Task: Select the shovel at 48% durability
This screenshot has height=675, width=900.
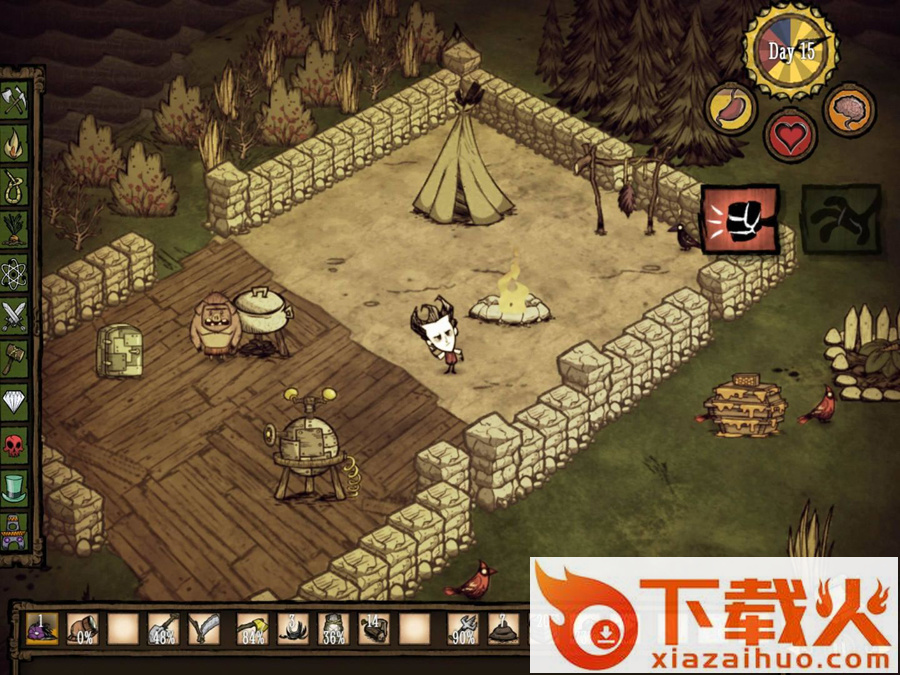Action: tap(163, 630)
